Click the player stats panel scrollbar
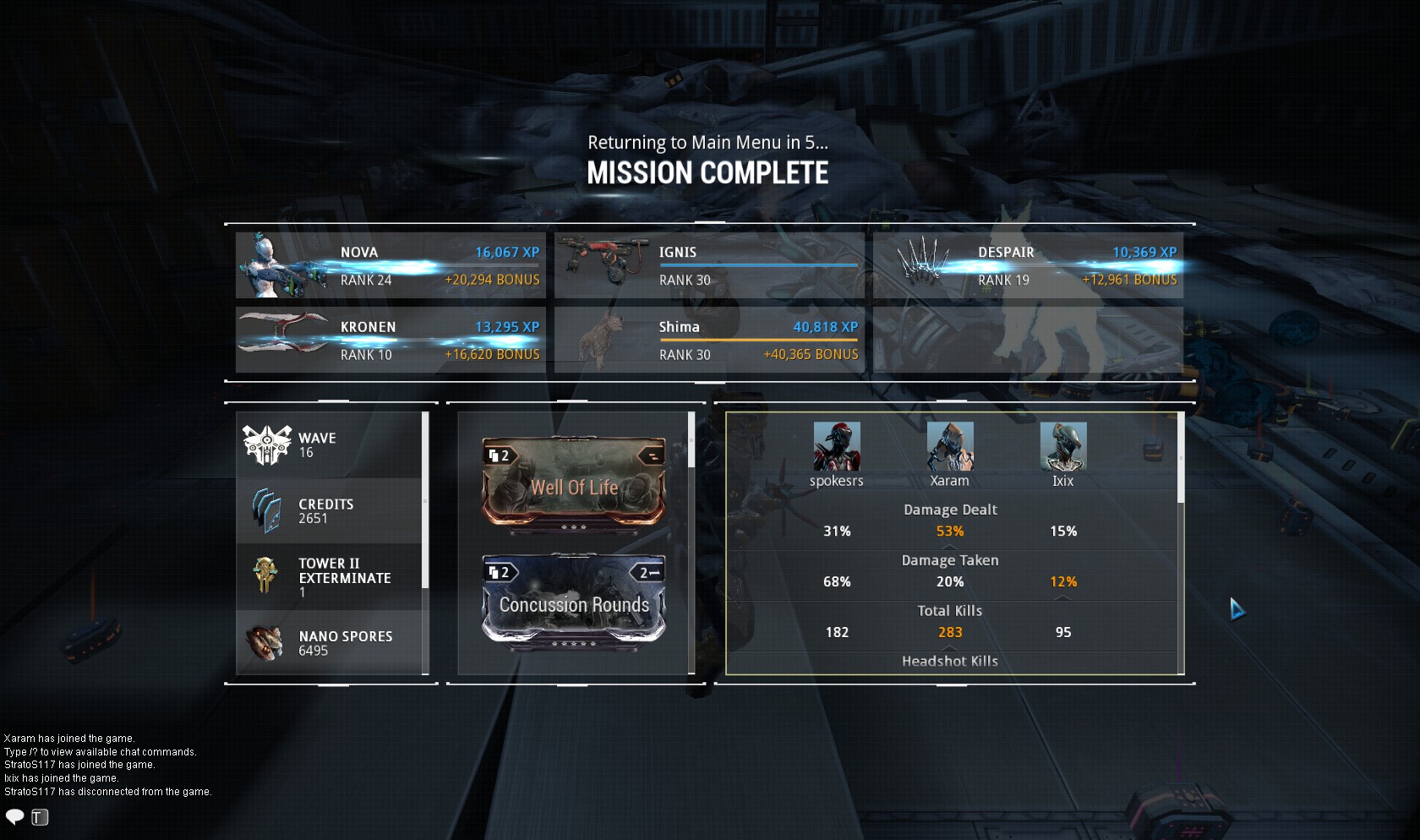1420x840 pixels. [1181, 461]
